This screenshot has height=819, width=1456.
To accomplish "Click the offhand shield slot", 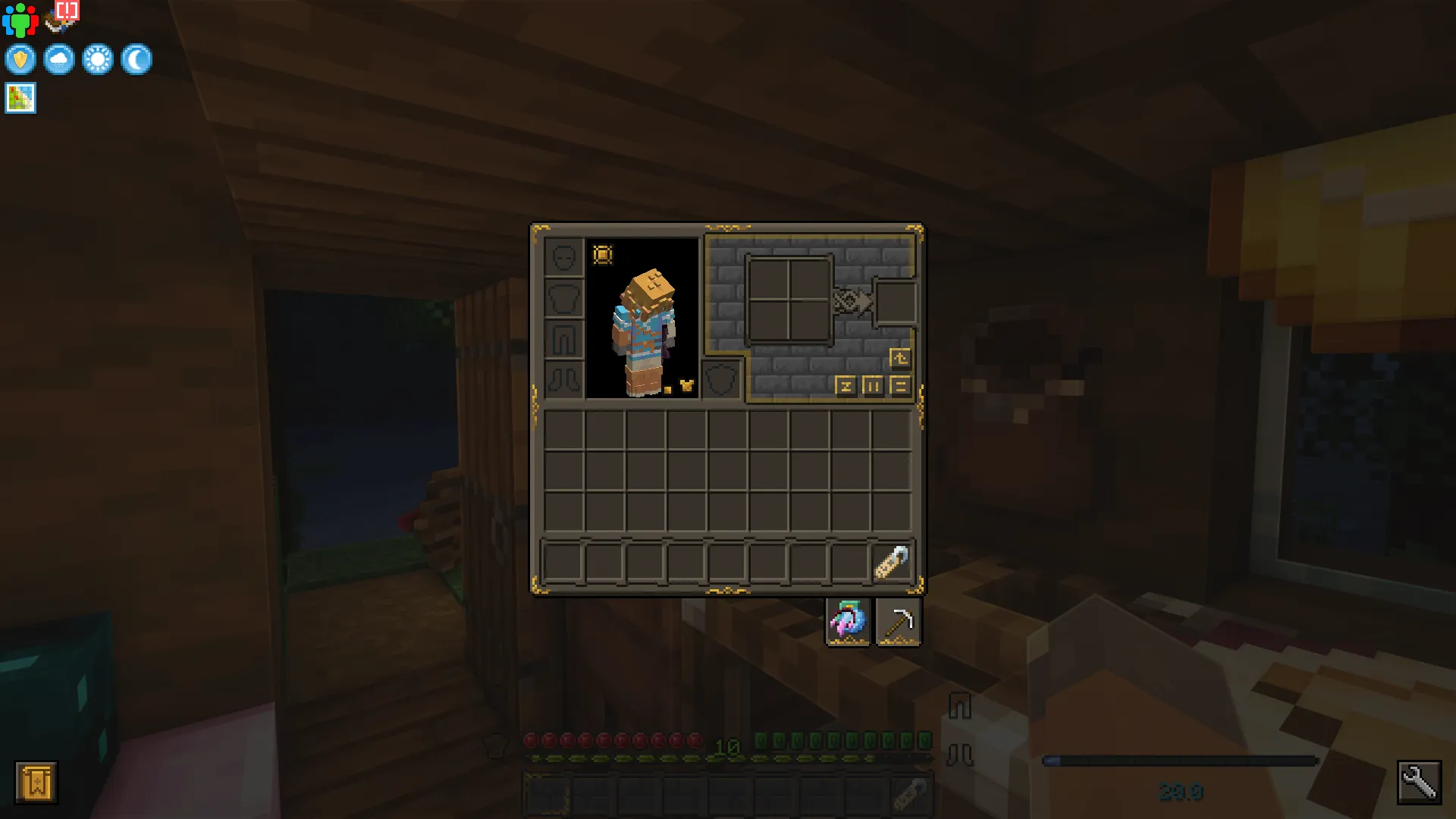I will pyautogui.click(x=721, y=378).
